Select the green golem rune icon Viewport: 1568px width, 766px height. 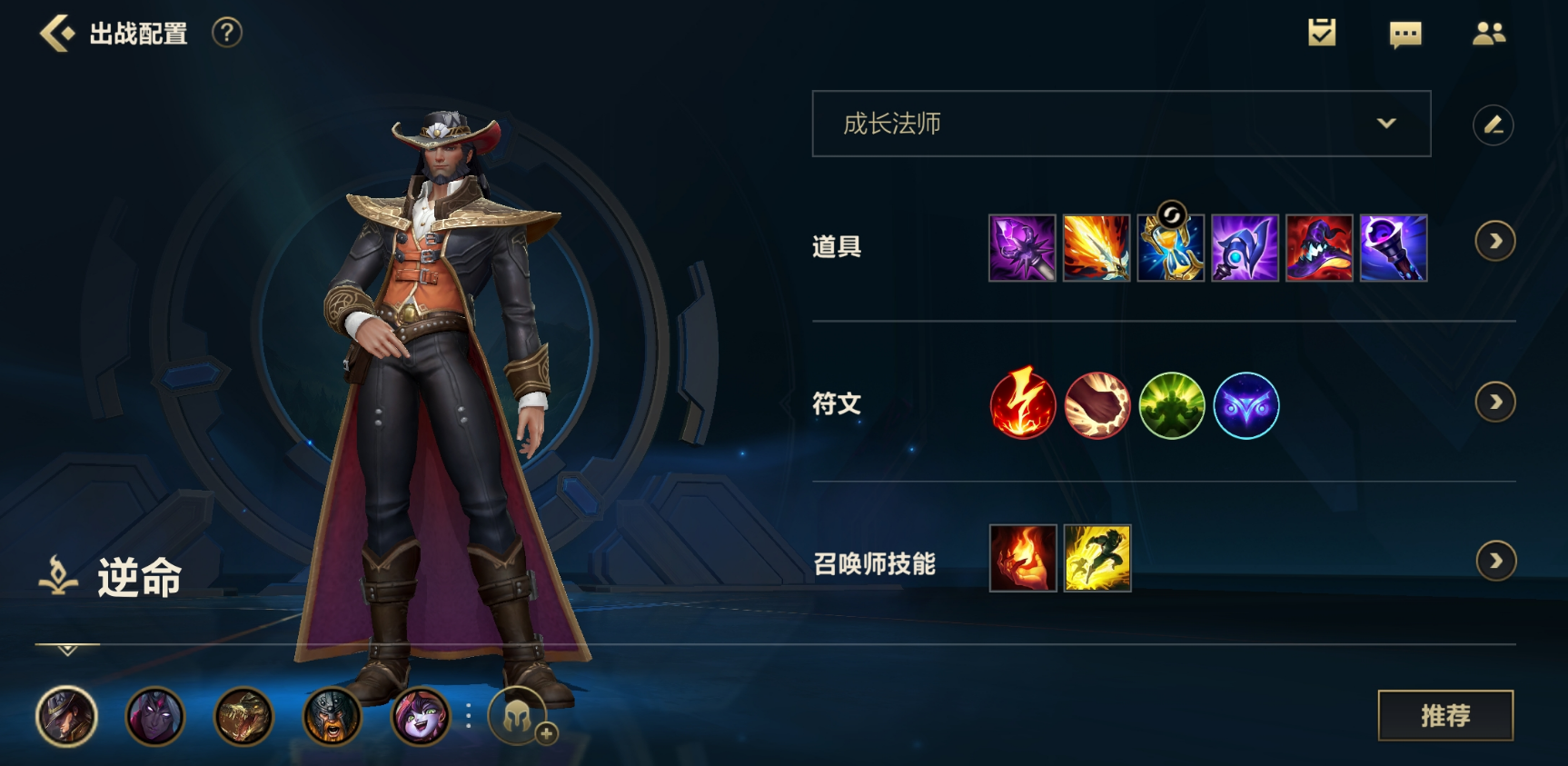(x=1172, y=405)
